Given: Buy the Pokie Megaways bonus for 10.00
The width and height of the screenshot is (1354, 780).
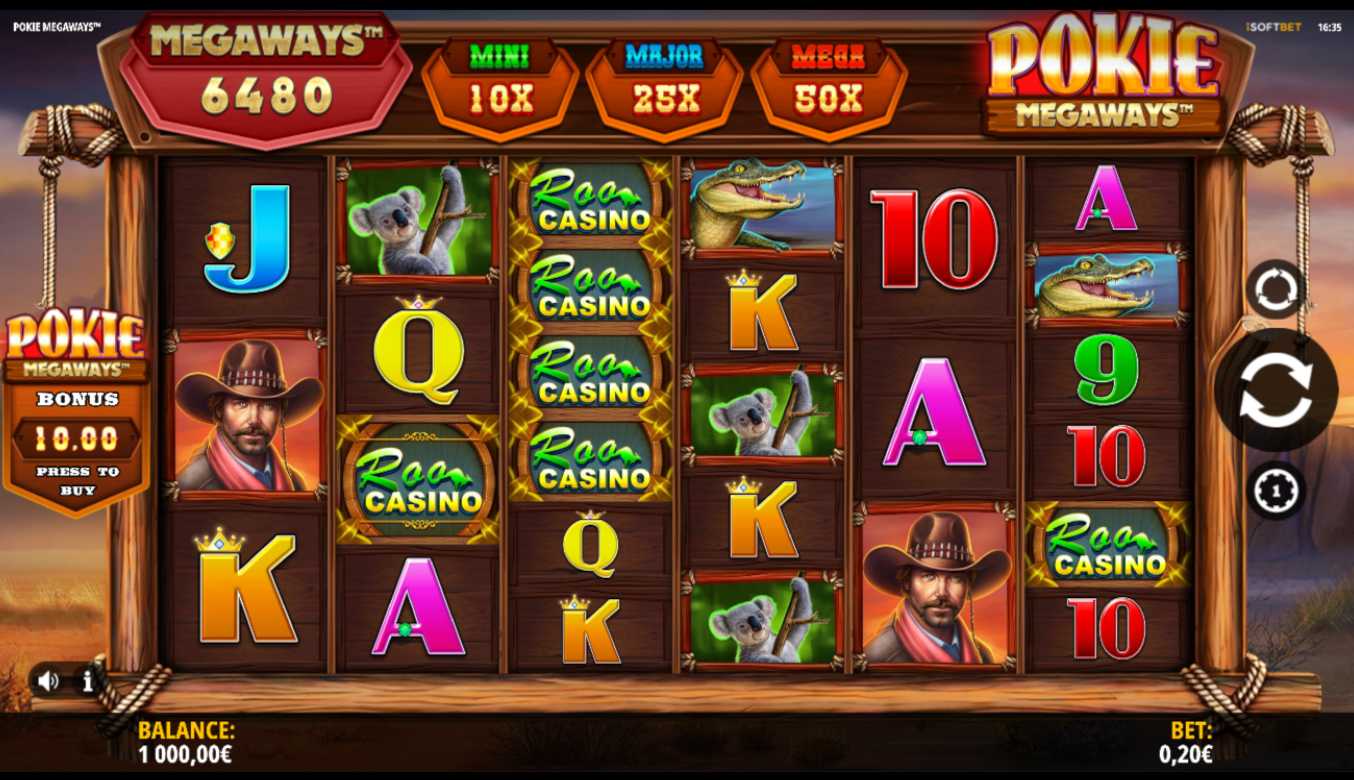Looking at the screenshot, I should (77, 438).
